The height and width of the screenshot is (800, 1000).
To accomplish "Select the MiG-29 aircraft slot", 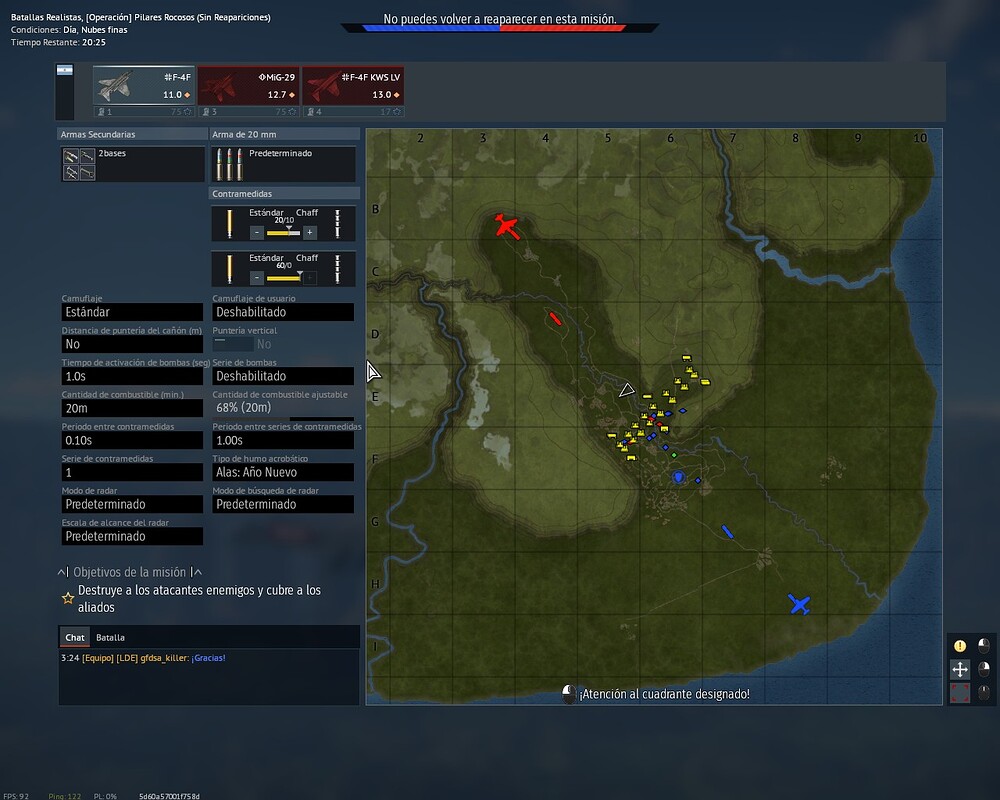I will (248, 85).
